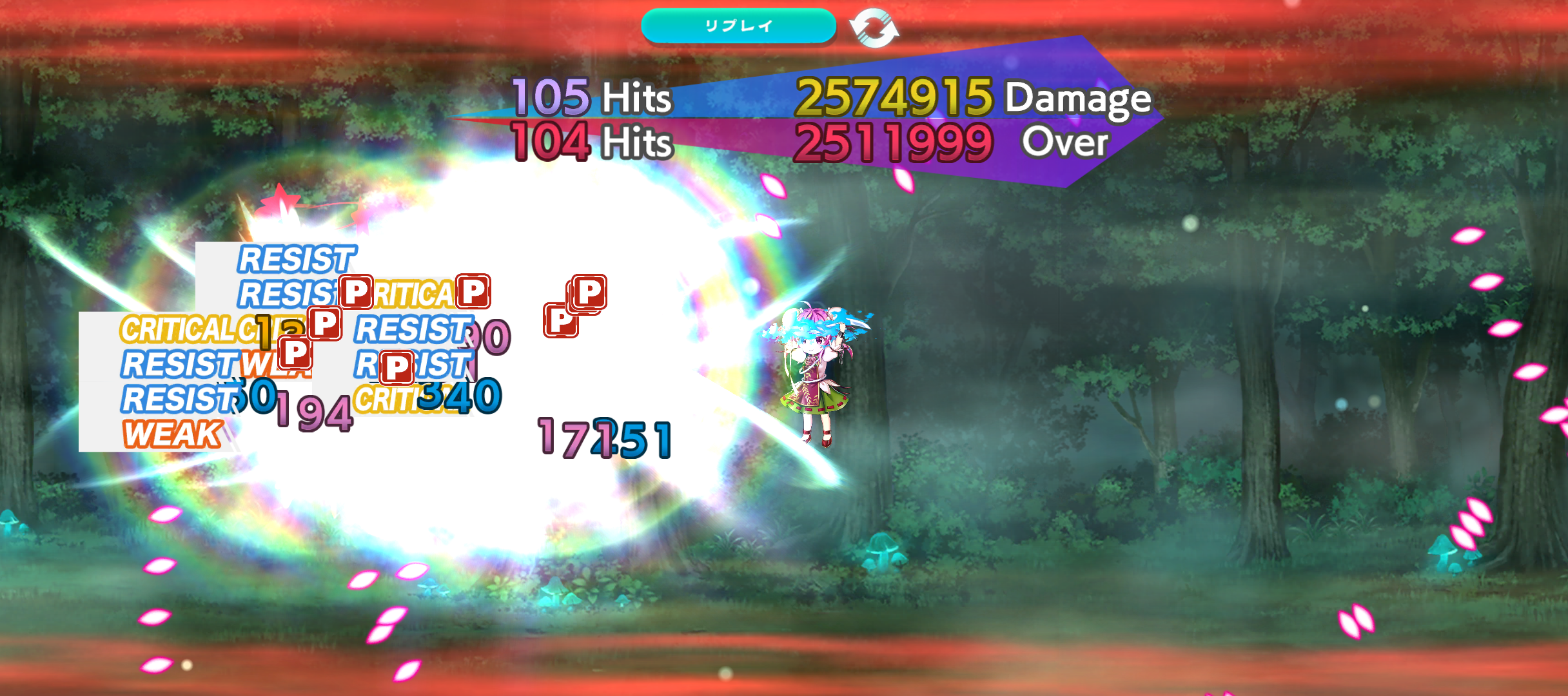Click the teal リプレイ replay button
1568x696 pixels.
coord(738,26)
